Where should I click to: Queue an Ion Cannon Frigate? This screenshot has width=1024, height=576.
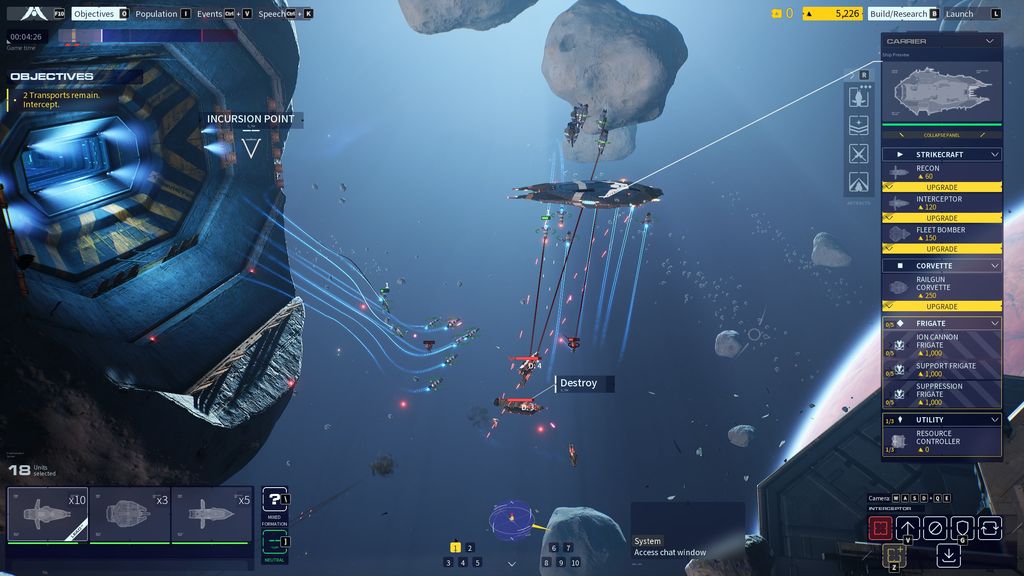tap(941, 345)
